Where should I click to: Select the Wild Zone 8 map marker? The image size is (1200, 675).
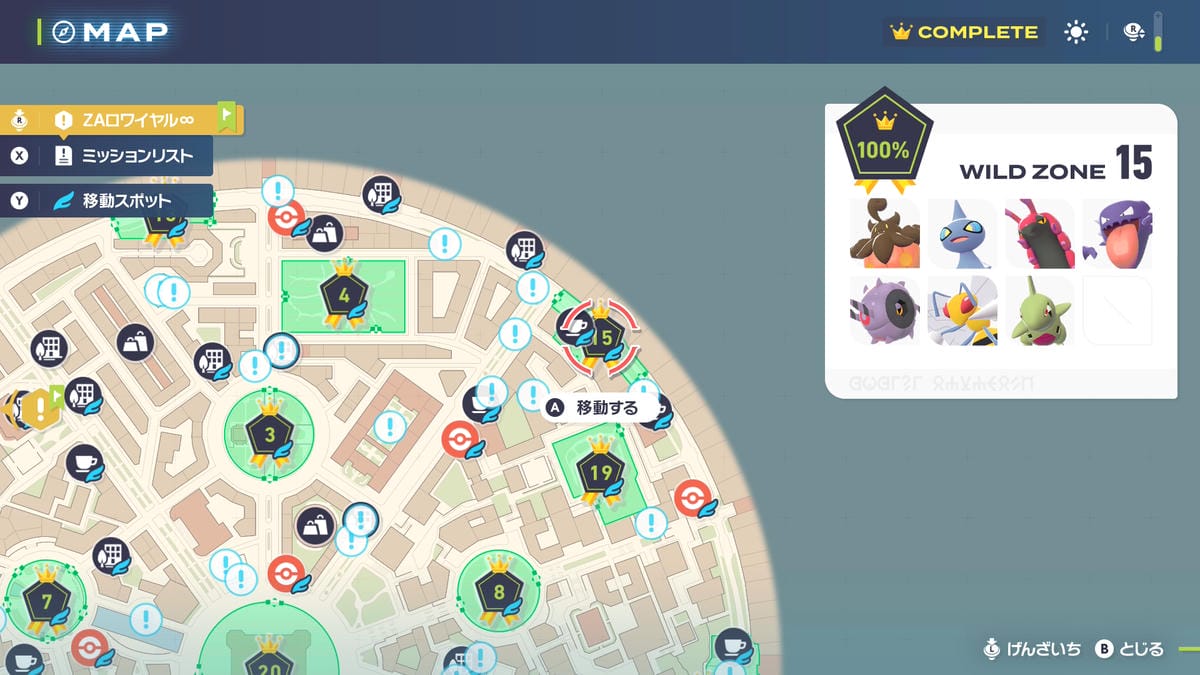point(498,590)
